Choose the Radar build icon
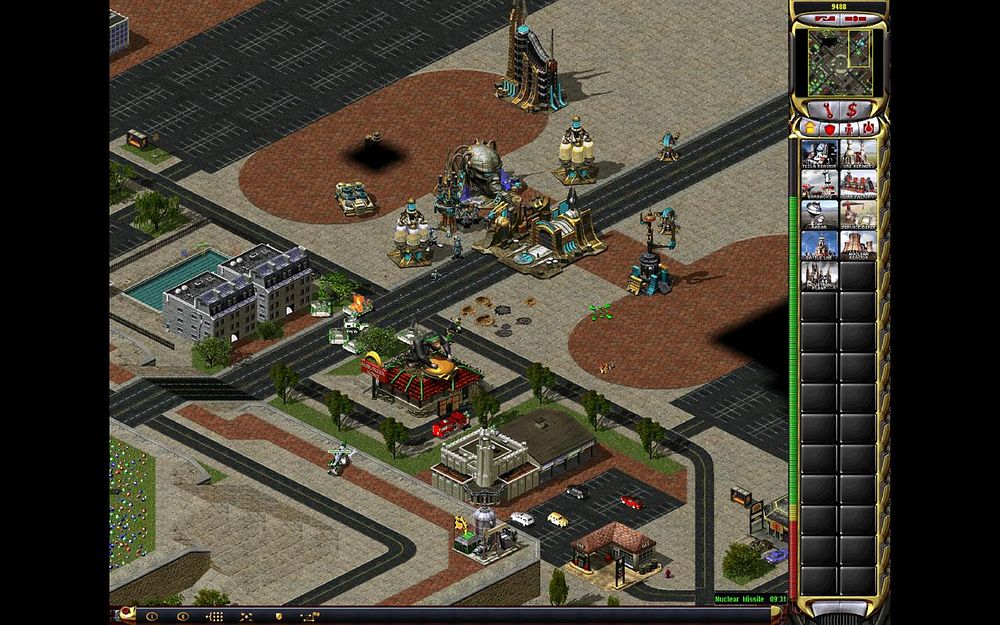The width and height of the screenshot is (1000, 625). click(819, 215)
